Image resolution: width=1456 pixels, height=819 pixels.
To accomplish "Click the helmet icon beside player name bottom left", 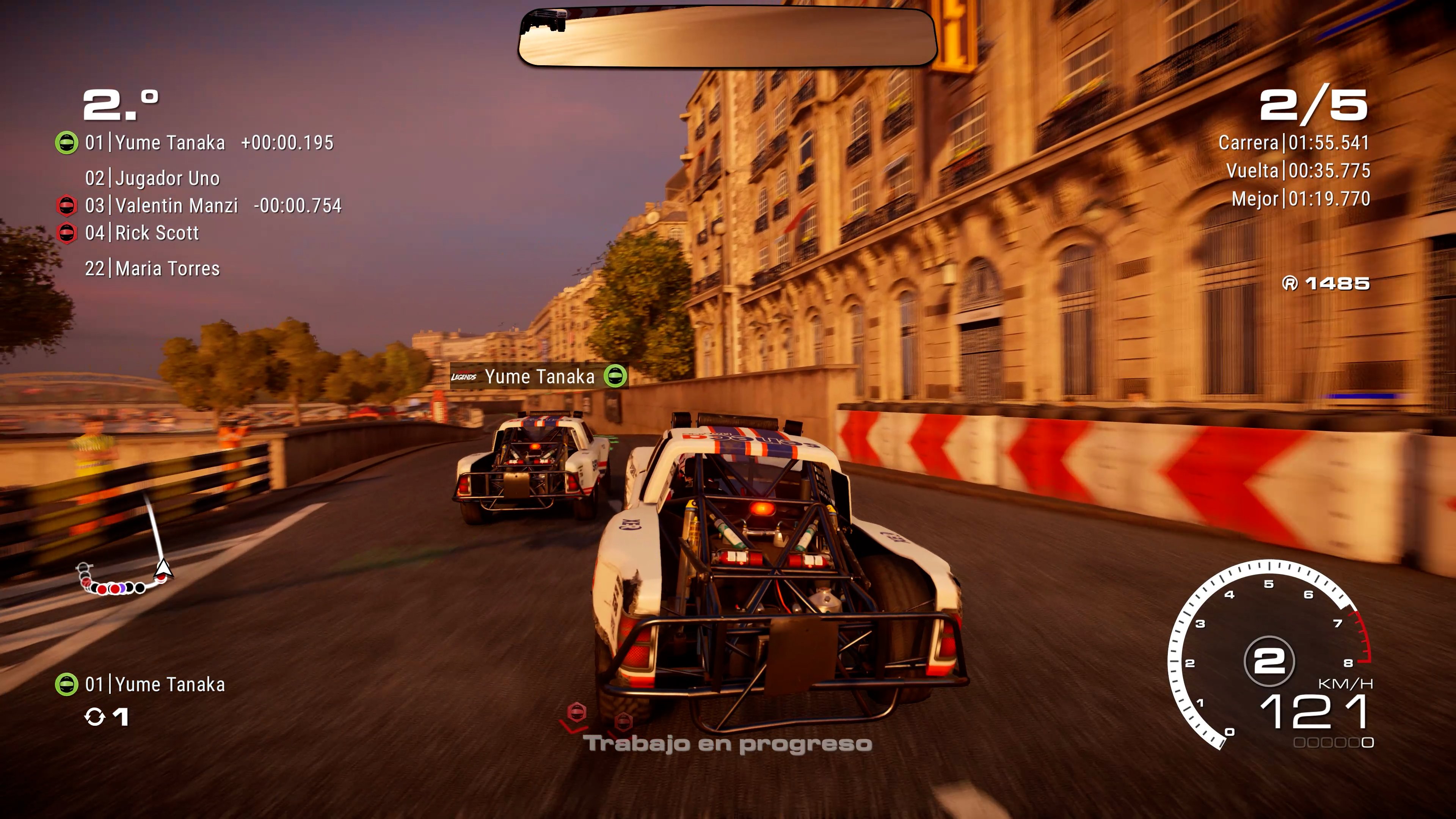I will (x=67, y=683).
